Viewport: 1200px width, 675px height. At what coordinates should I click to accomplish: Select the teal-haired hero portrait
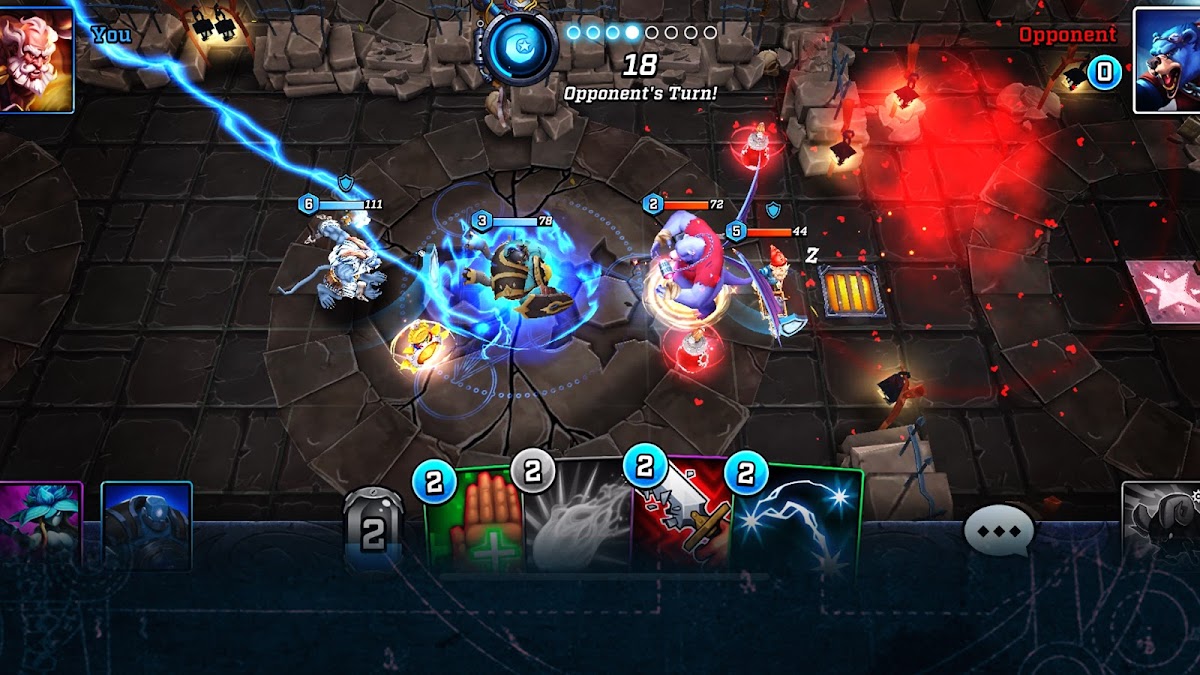(x=40, y=520)
